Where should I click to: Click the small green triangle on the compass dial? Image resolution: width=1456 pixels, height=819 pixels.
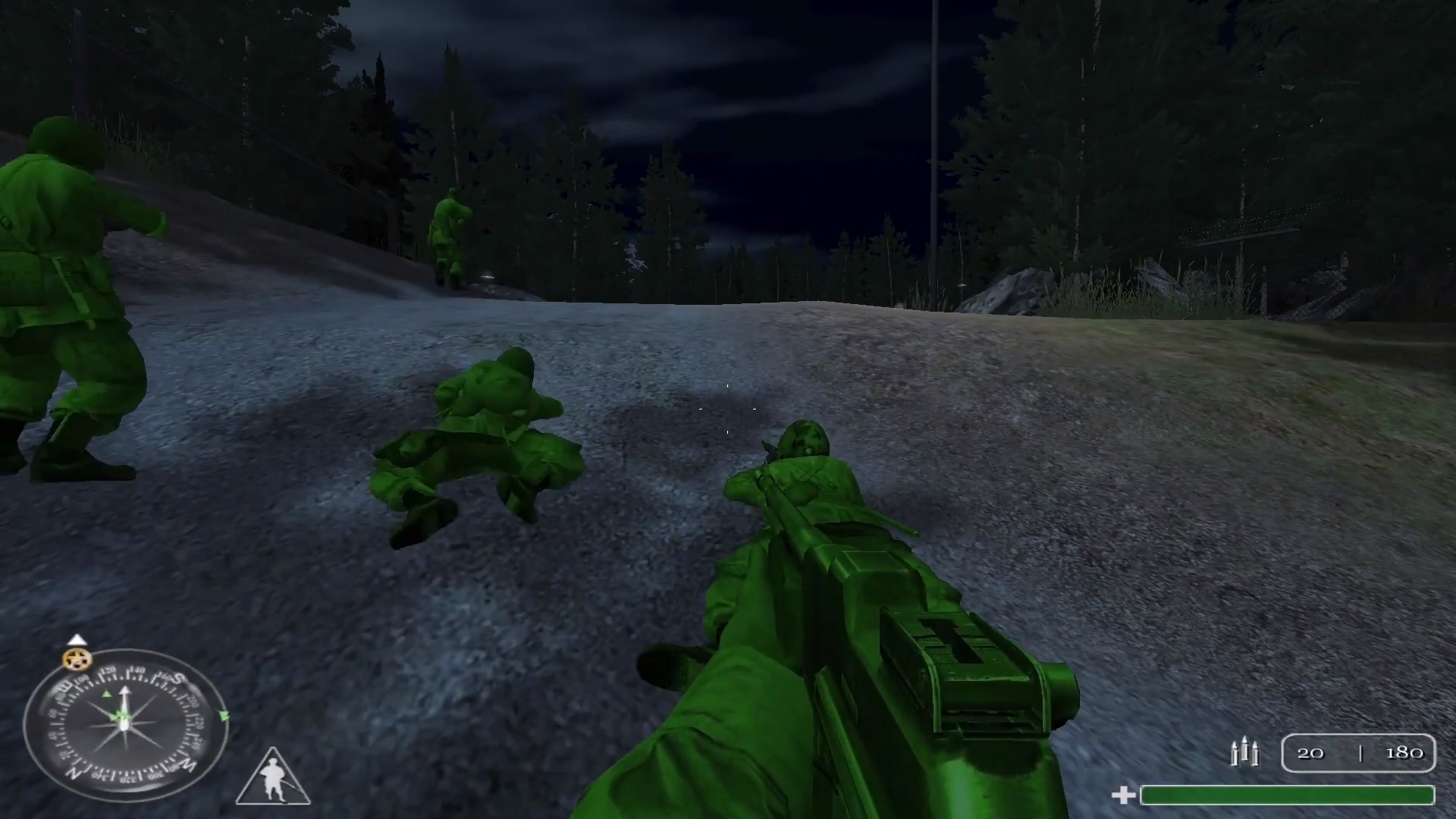(107, 694)
